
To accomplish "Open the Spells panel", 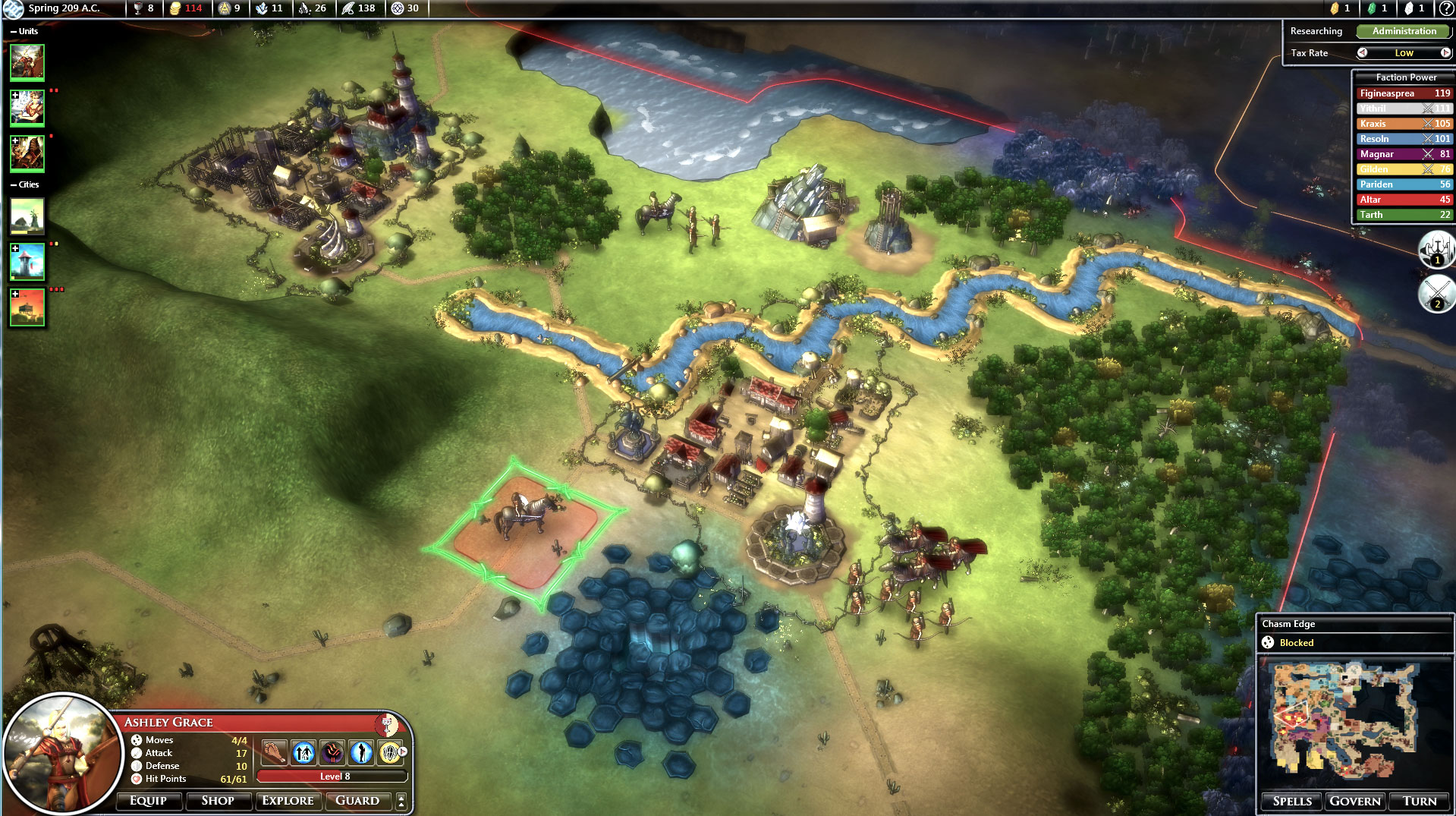I will coord(1292,802).
